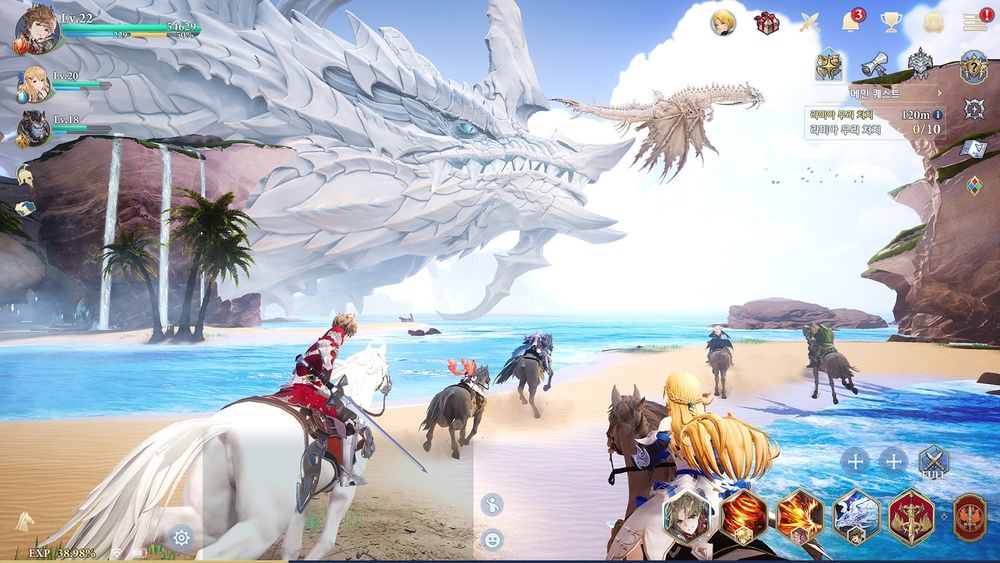Expand the 메인 퀘스트 main quest header
The width and height of the screenshot is (1000, 563).
880,93
